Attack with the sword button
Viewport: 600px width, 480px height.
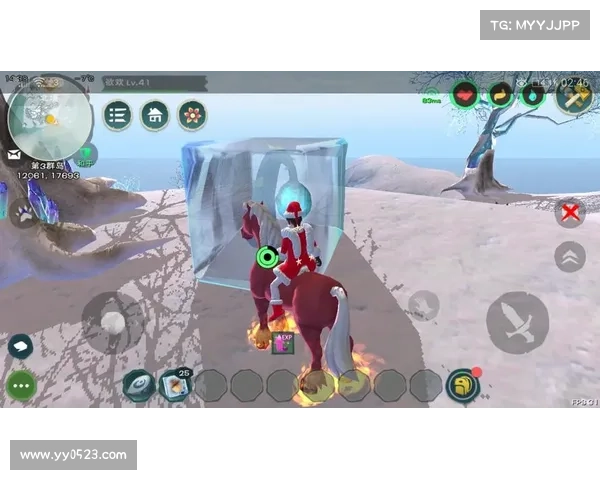pyautogui.click(x=517, y=322)
